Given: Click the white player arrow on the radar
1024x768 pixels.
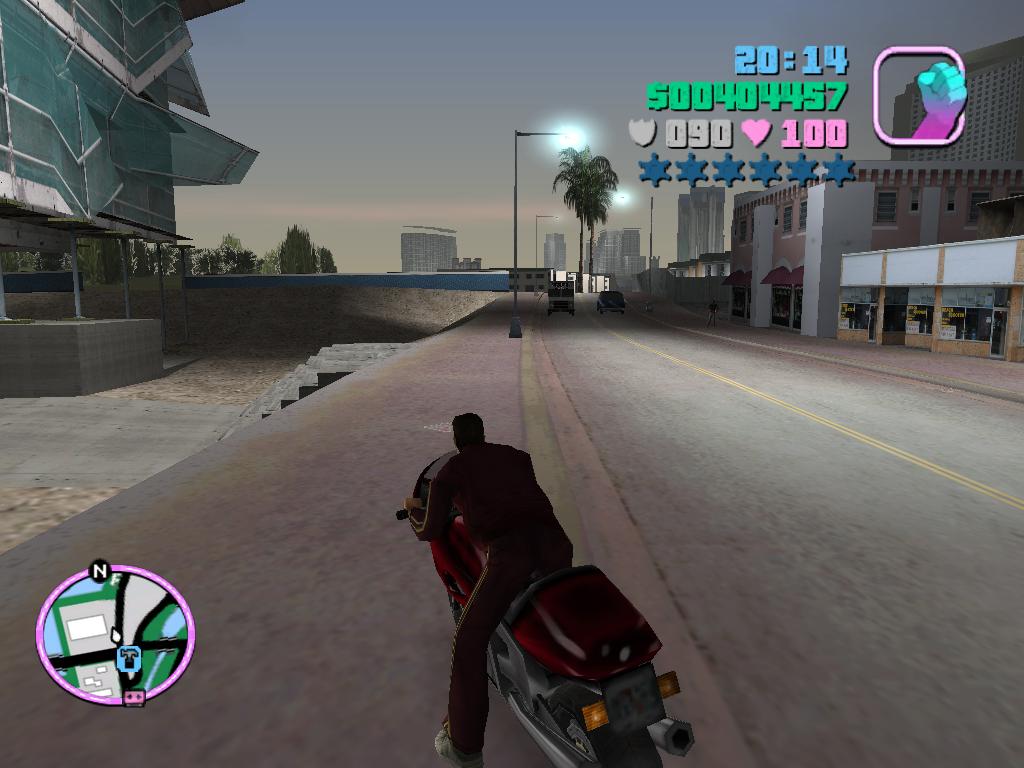Looking at the screenshot, I should (x=117, y=635).
